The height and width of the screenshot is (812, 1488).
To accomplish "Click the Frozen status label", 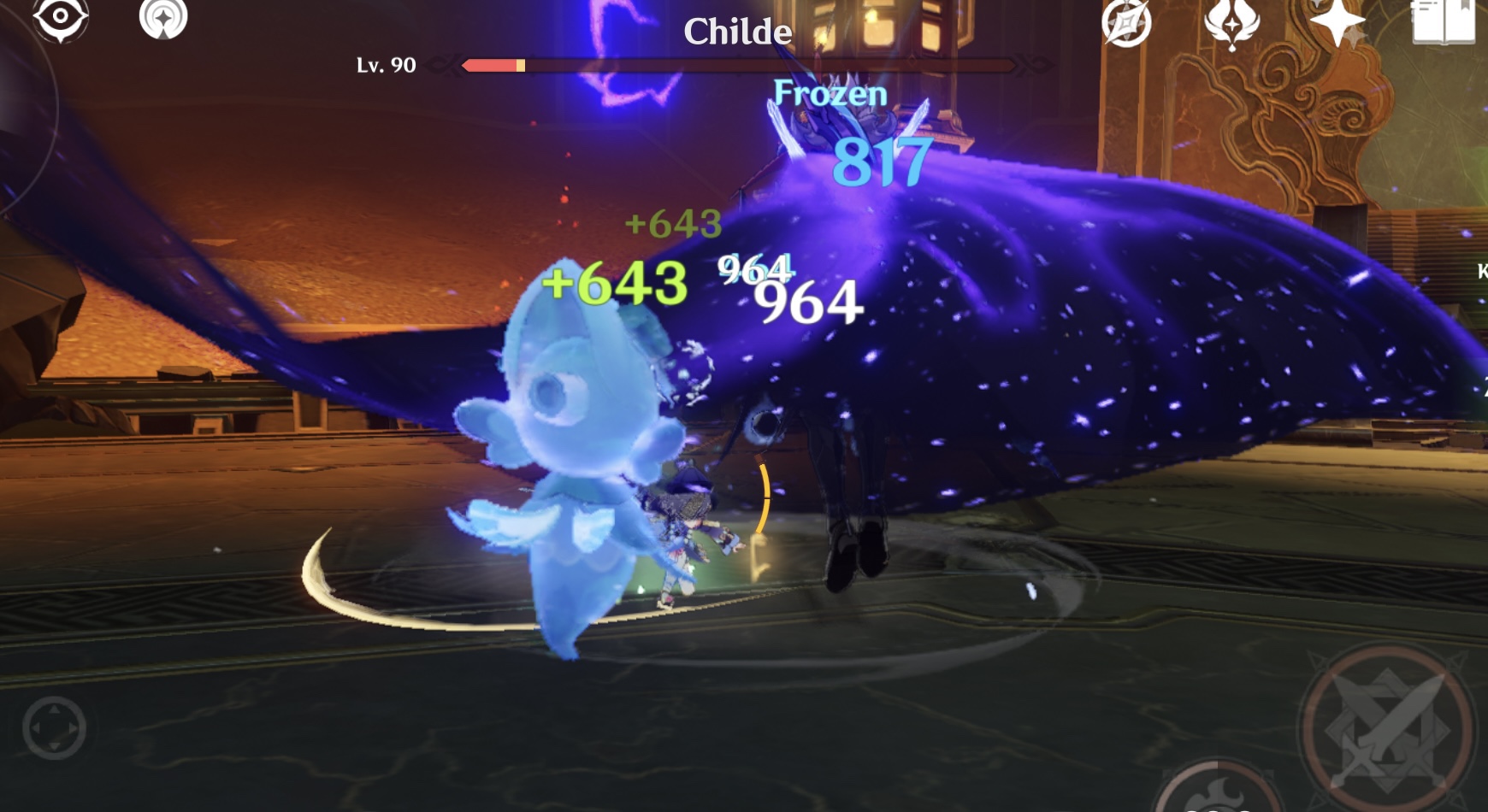I will click(x=830, y=93).
